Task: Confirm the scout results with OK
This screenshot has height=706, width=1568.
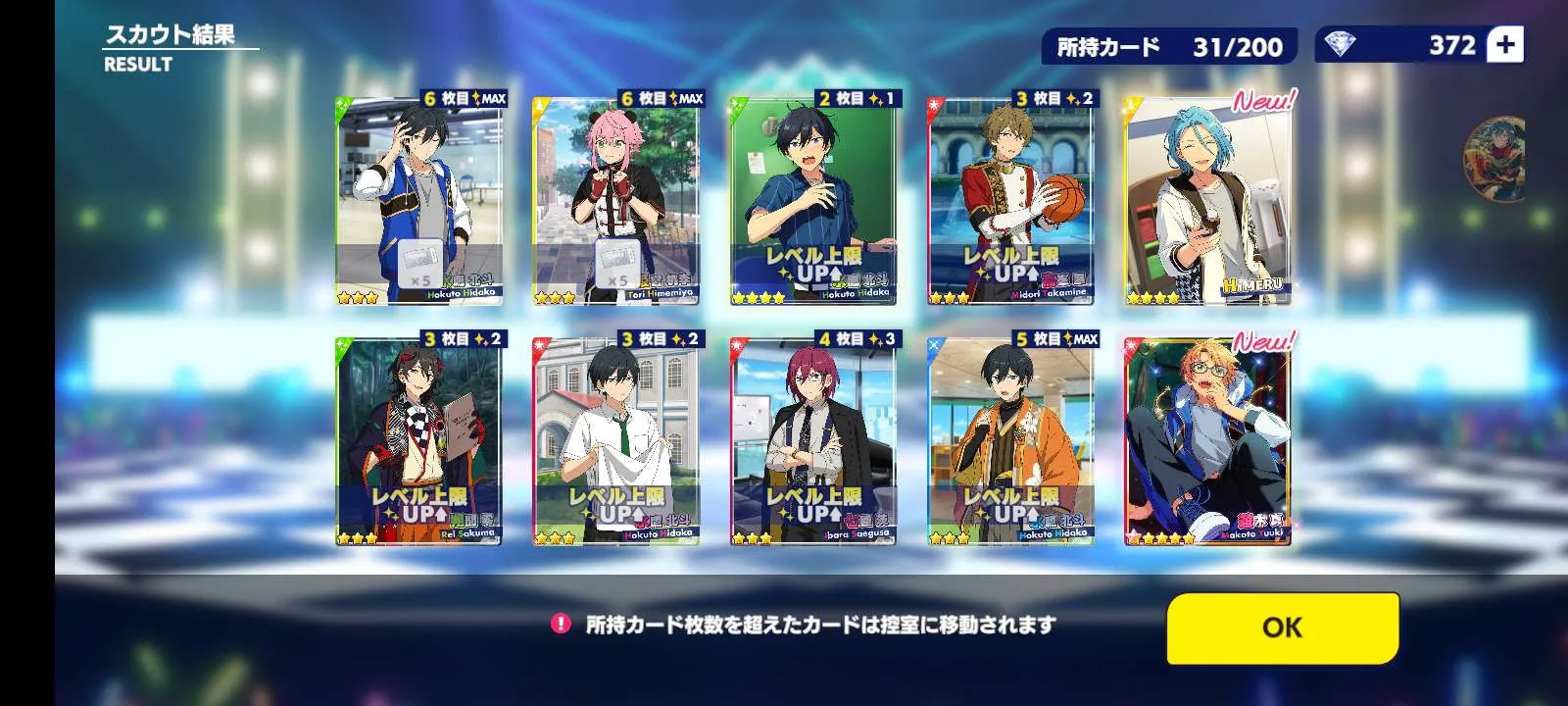Action: click(1282, 628)
